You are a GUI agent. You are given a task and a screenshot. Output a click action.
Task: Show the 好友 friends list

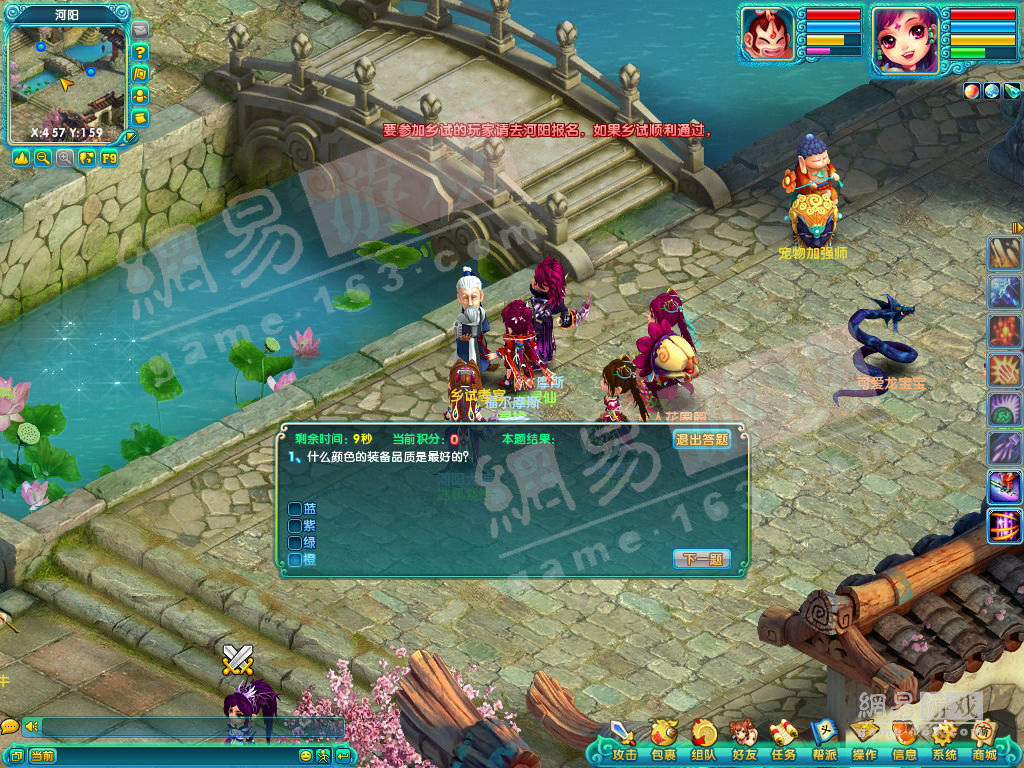tap(744, 740)
